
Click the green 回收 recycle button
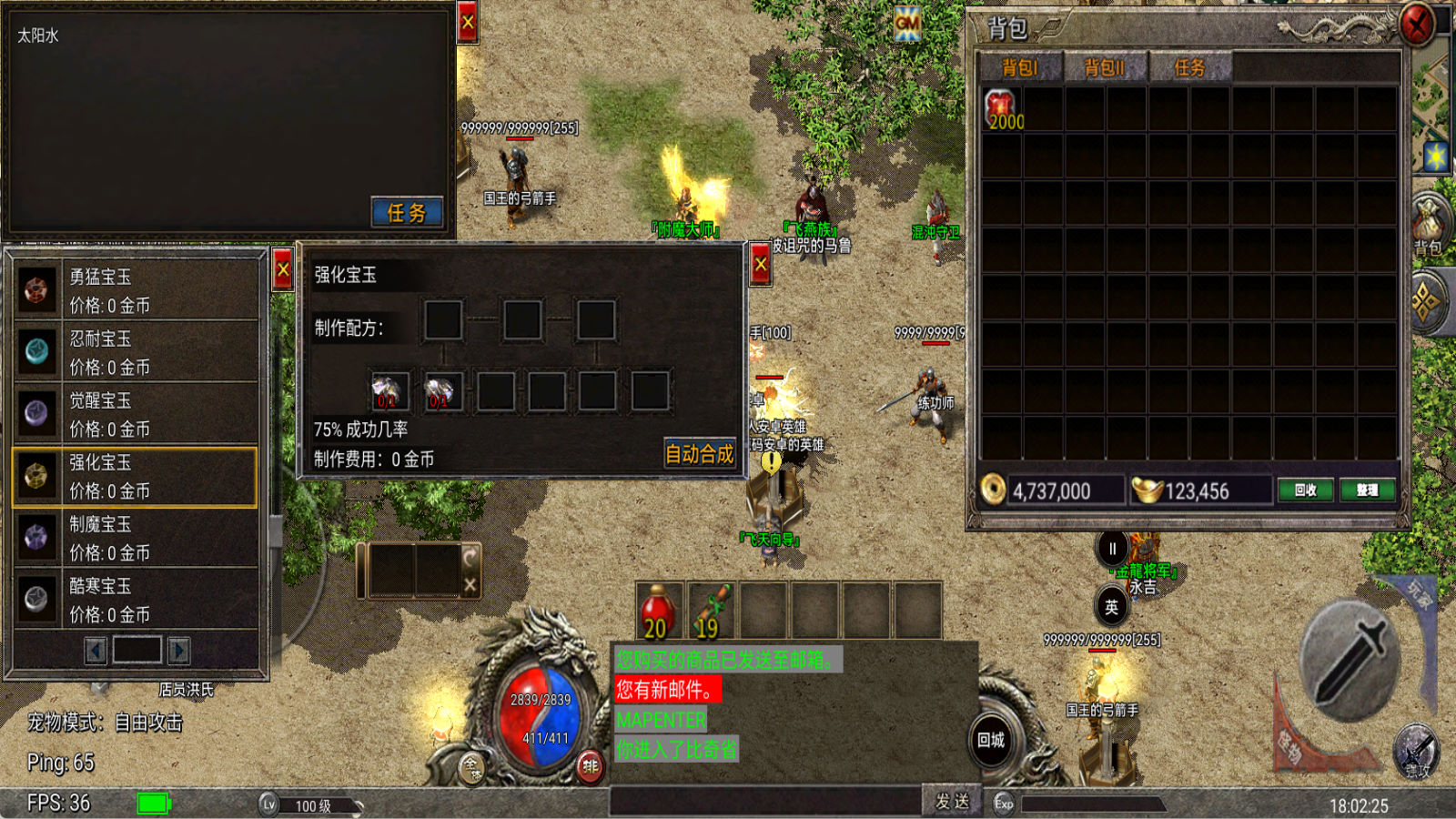[x=1305, y=490]
